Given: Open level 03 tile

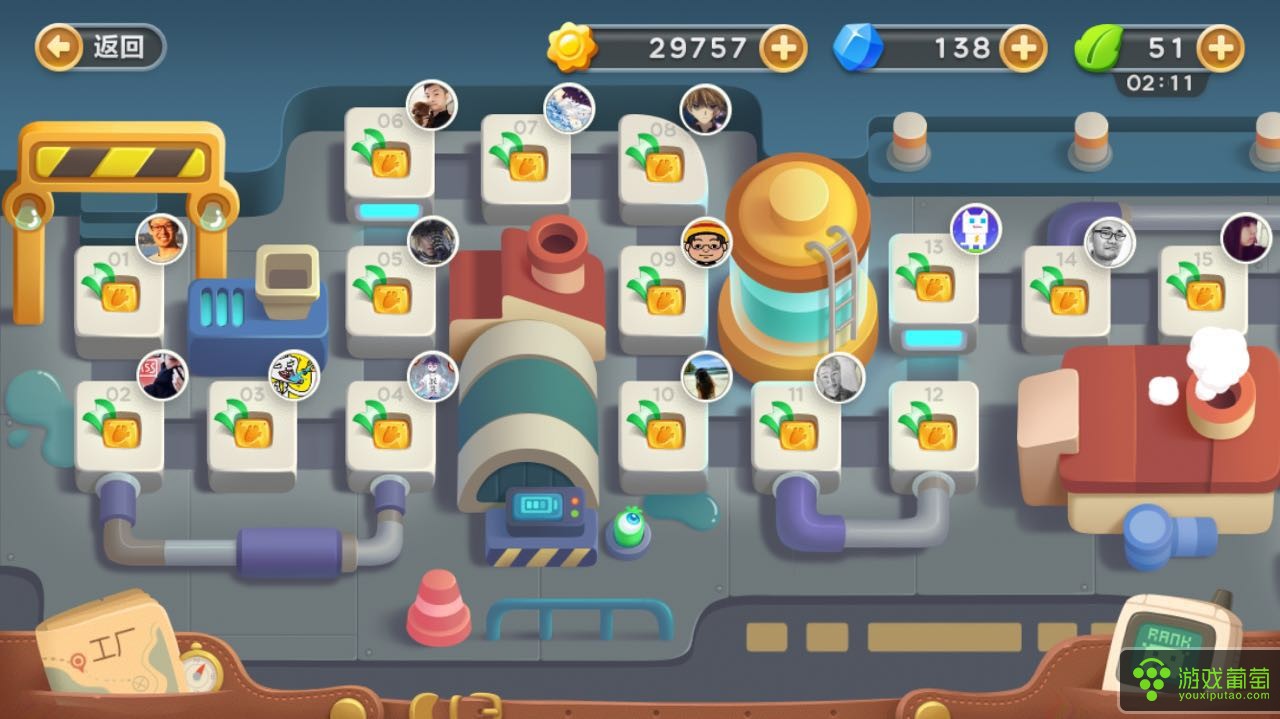Looking at the screenshot, I should pyautogui.click(x=252, y=428).
